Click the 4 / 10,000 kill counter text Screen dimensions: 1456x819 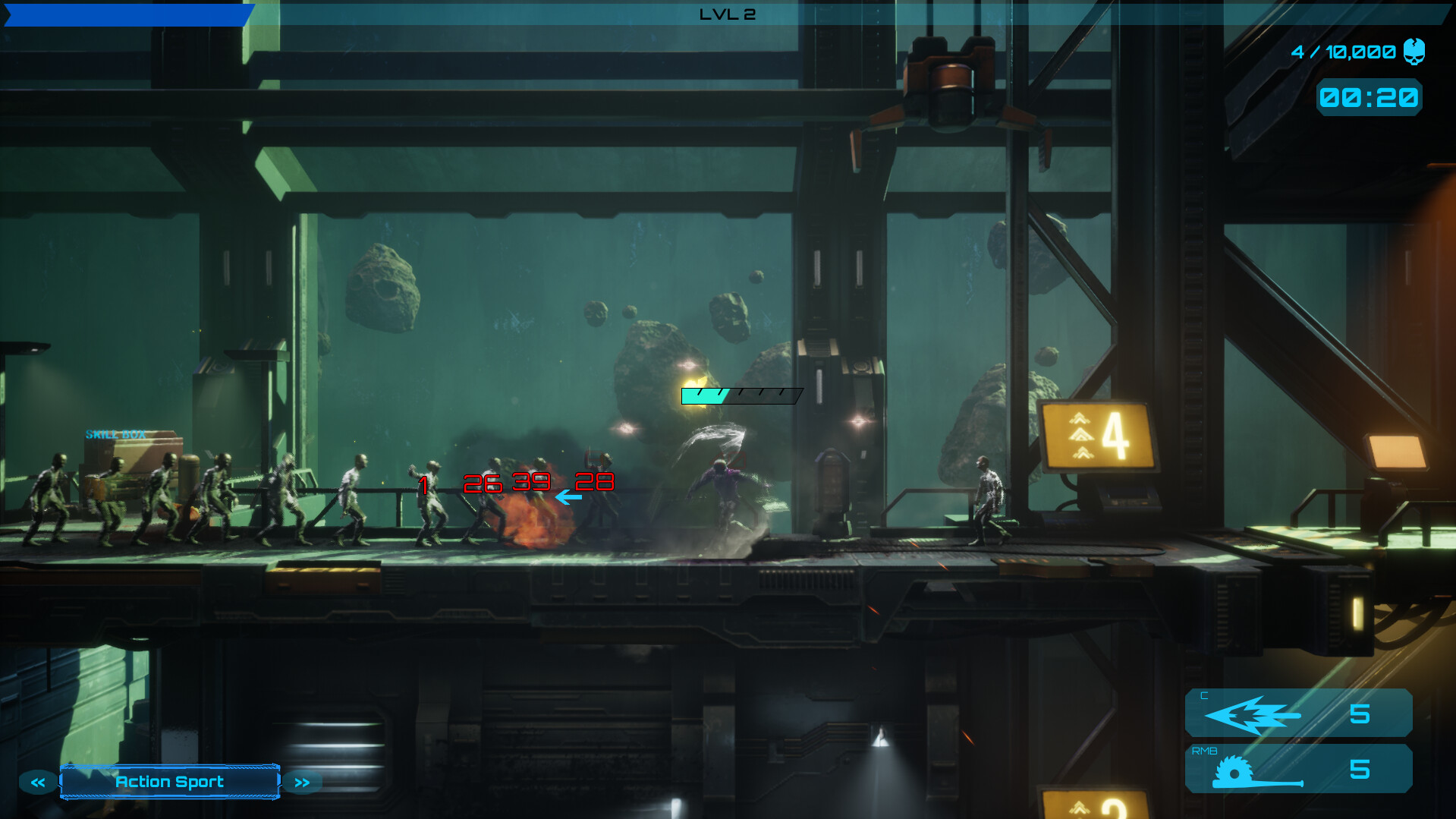1343,52
